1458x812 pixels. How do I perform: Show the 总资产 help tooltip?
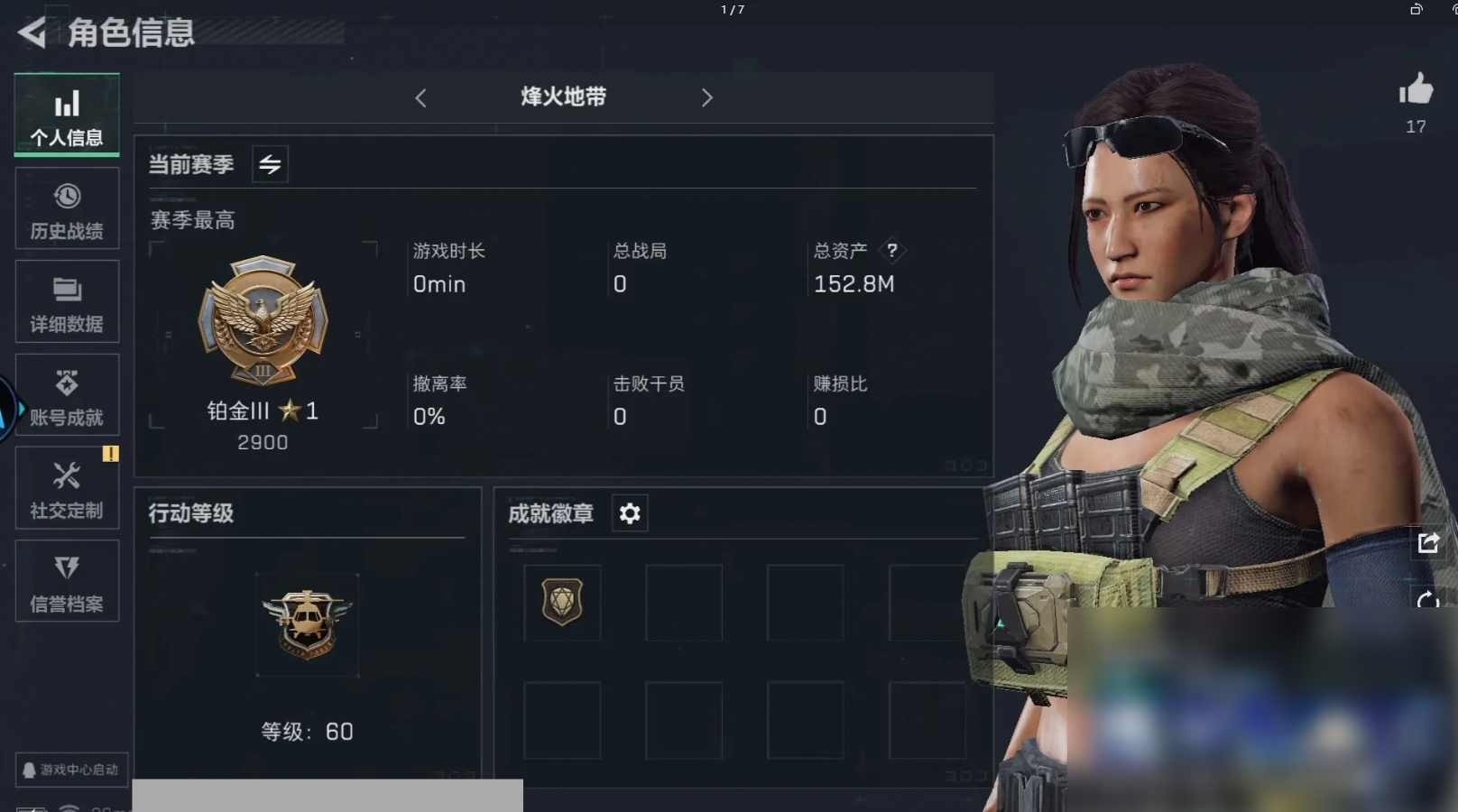tap(891, 250)
